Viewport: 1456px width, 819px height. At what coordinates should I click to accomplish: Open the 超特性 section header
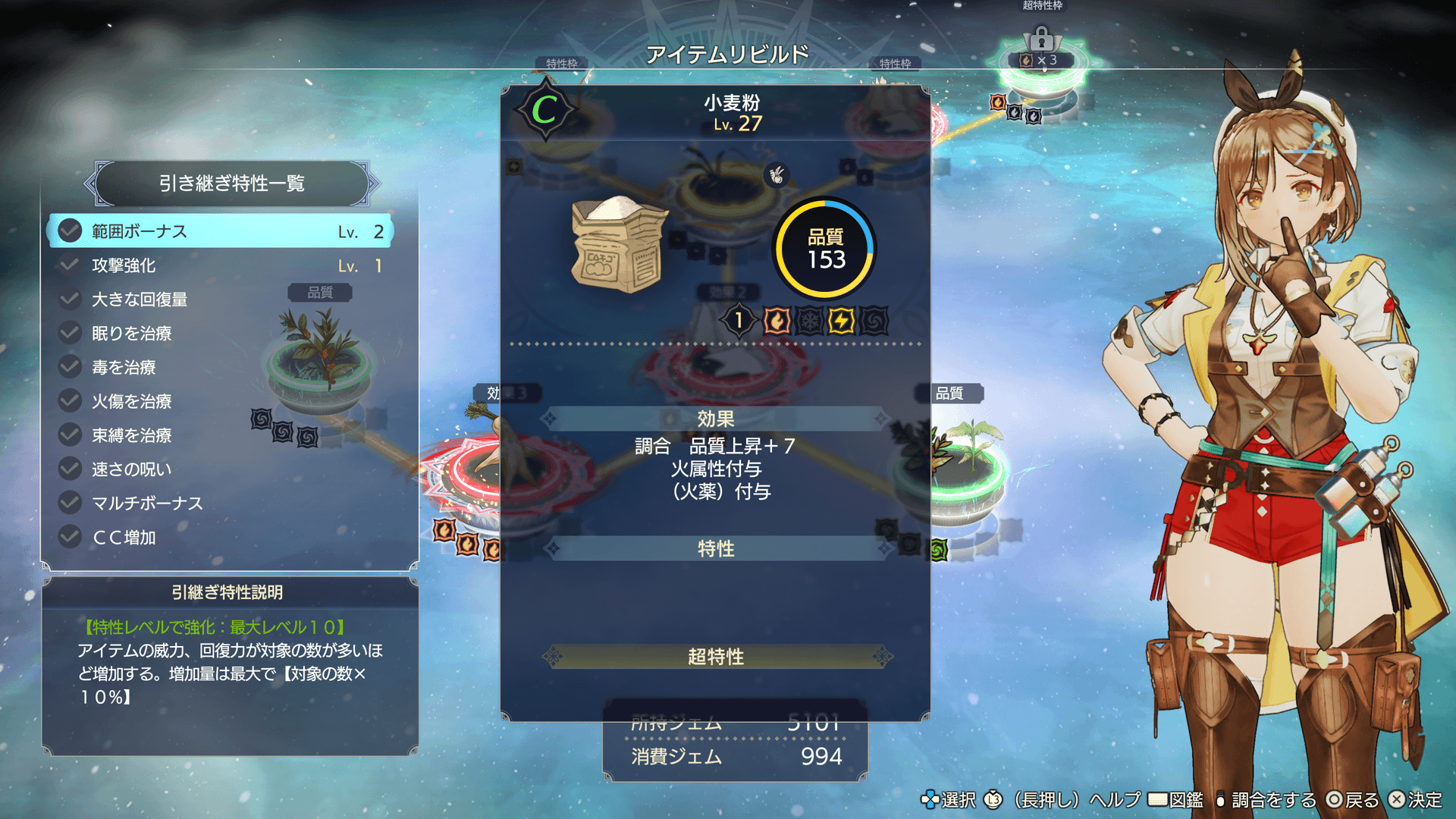(716, 657)
